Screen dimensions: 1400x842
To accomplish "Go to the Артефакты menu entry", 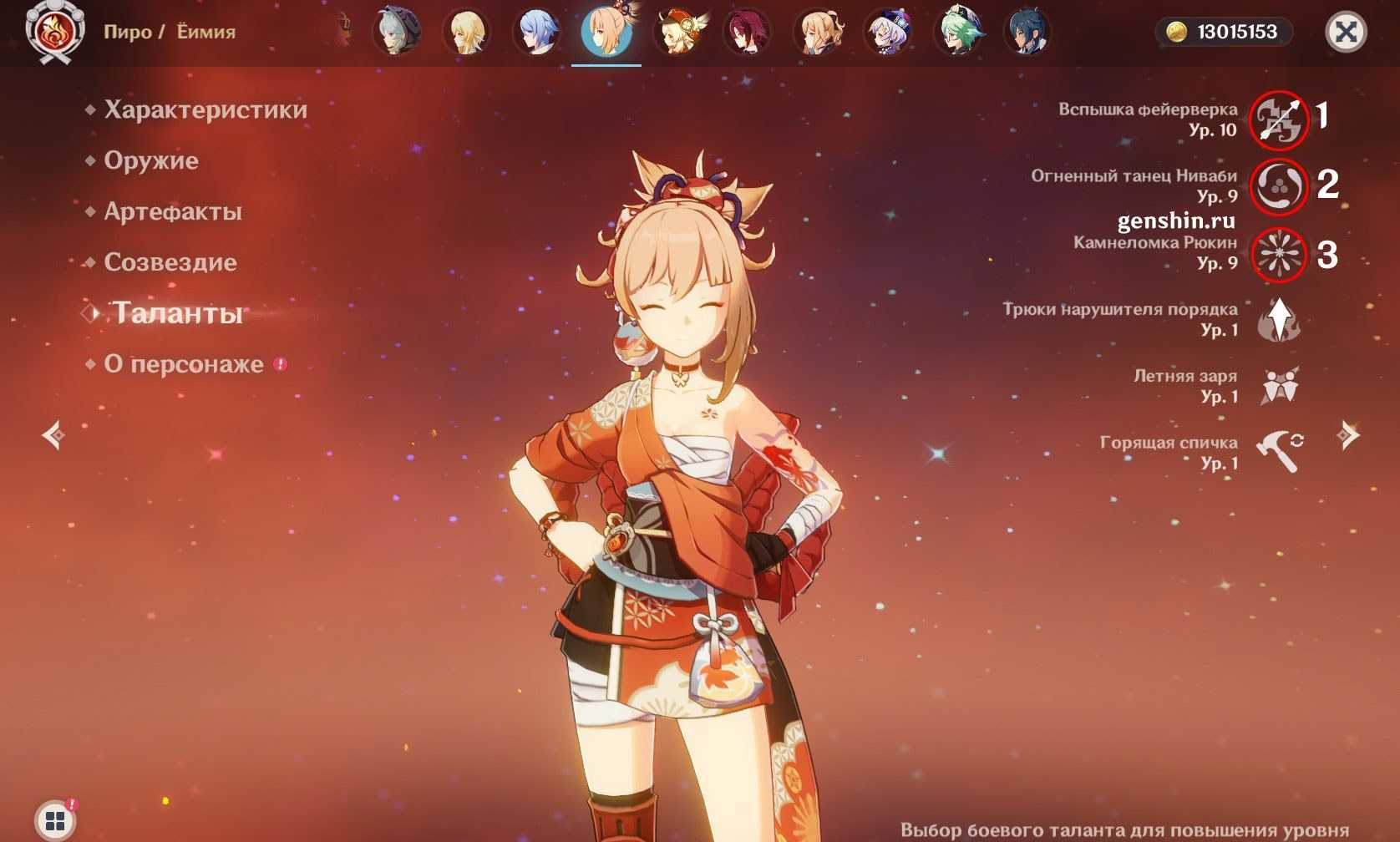I will pyautogui.click(x=172, y=211).
